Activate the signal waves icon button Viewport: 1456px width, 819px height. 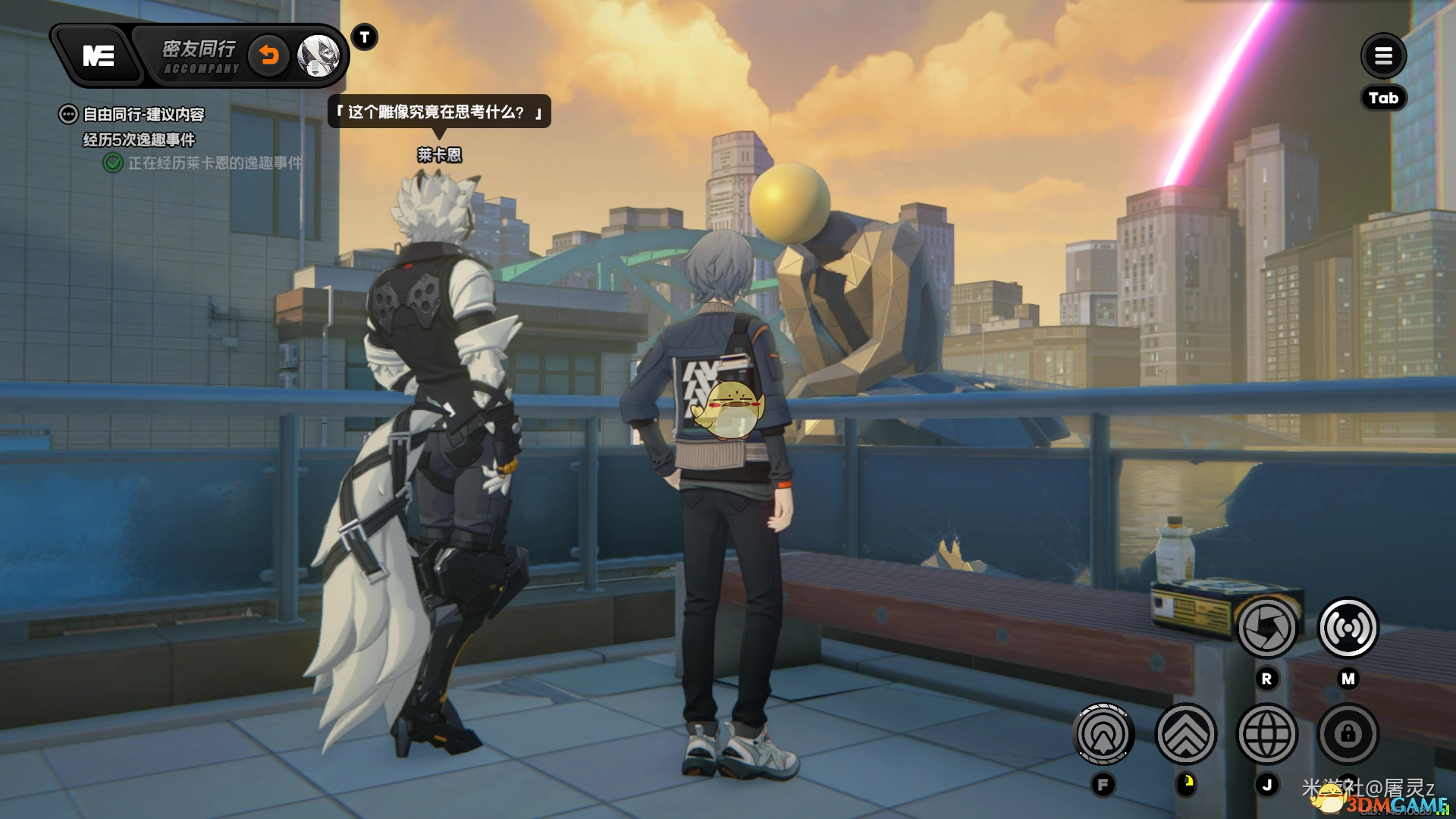[1348, 628]
